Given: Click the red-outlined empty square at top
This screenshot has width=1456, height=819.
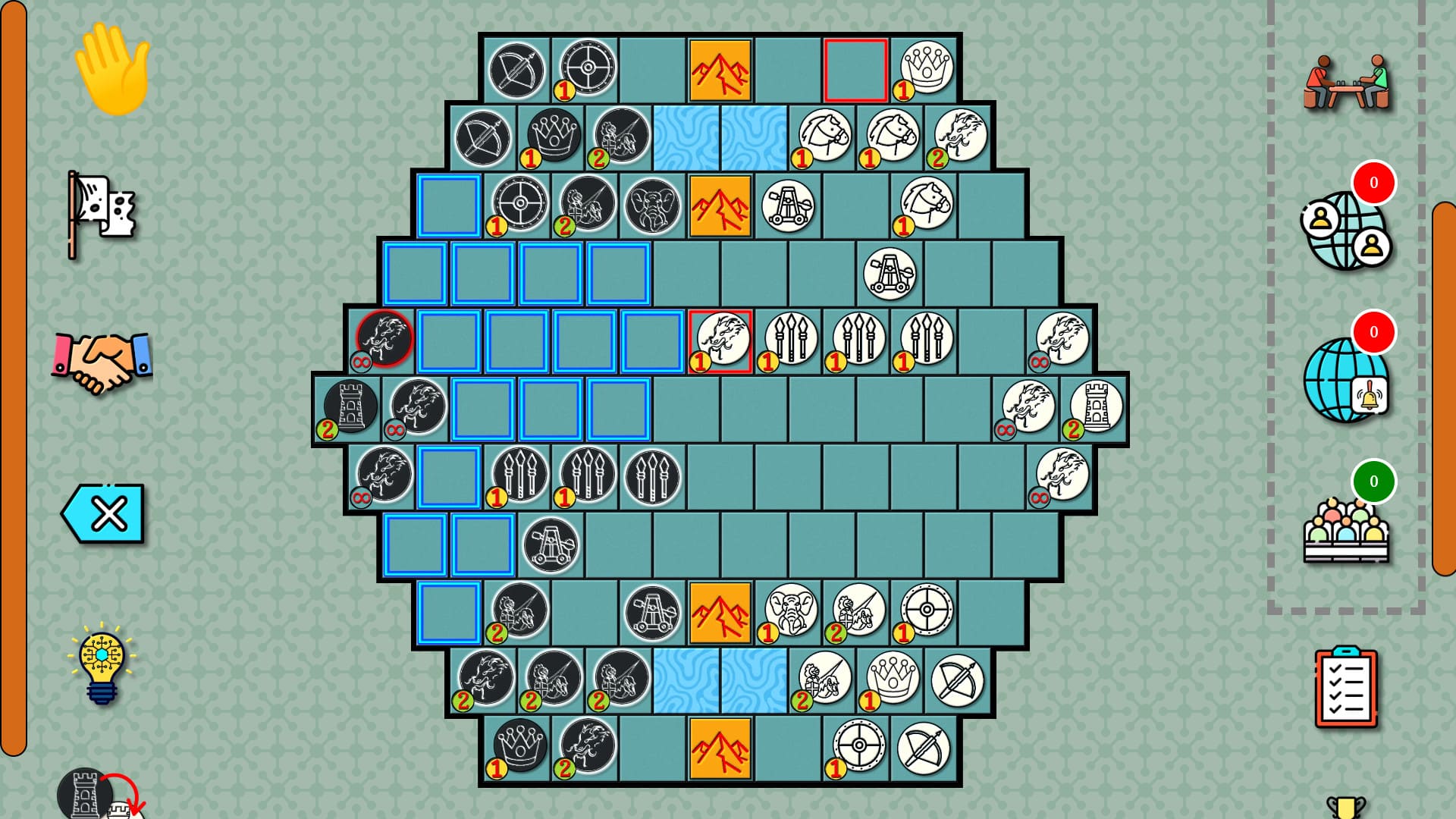Looking at the screenshot, I should [x=855, y=68].
